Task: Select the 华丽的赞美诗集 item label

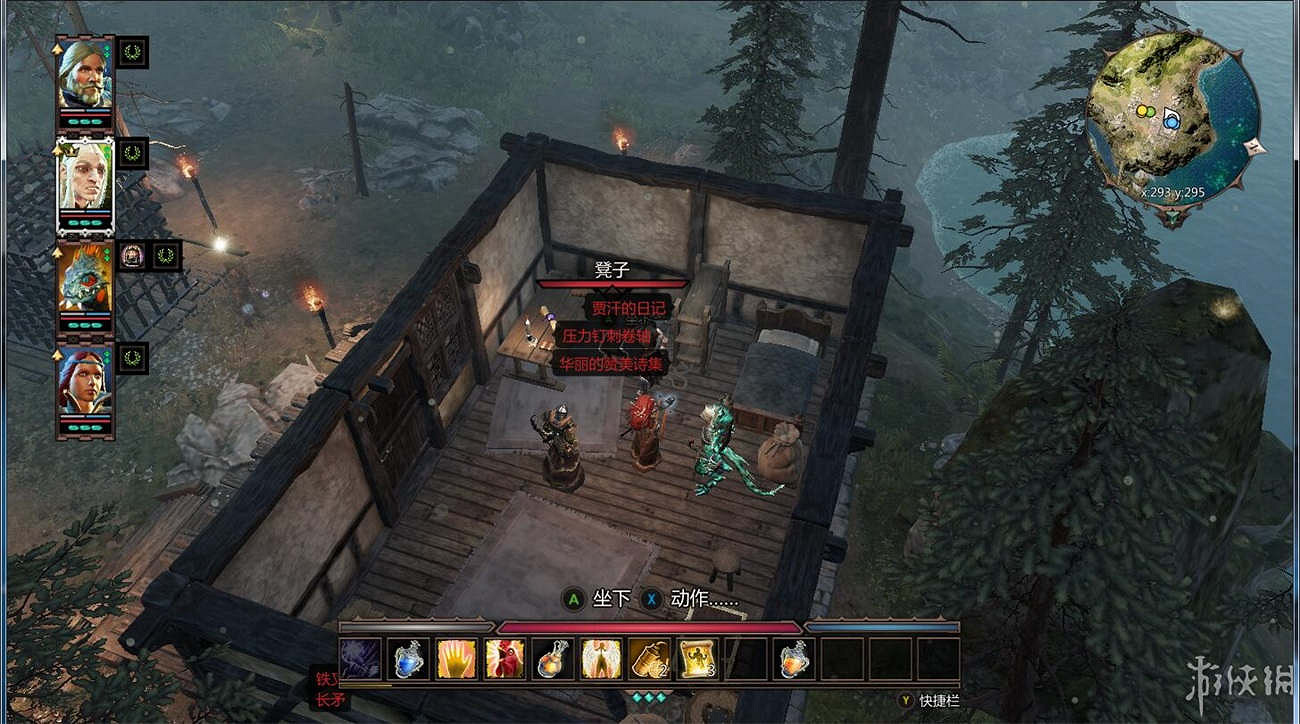Action: 612,364
